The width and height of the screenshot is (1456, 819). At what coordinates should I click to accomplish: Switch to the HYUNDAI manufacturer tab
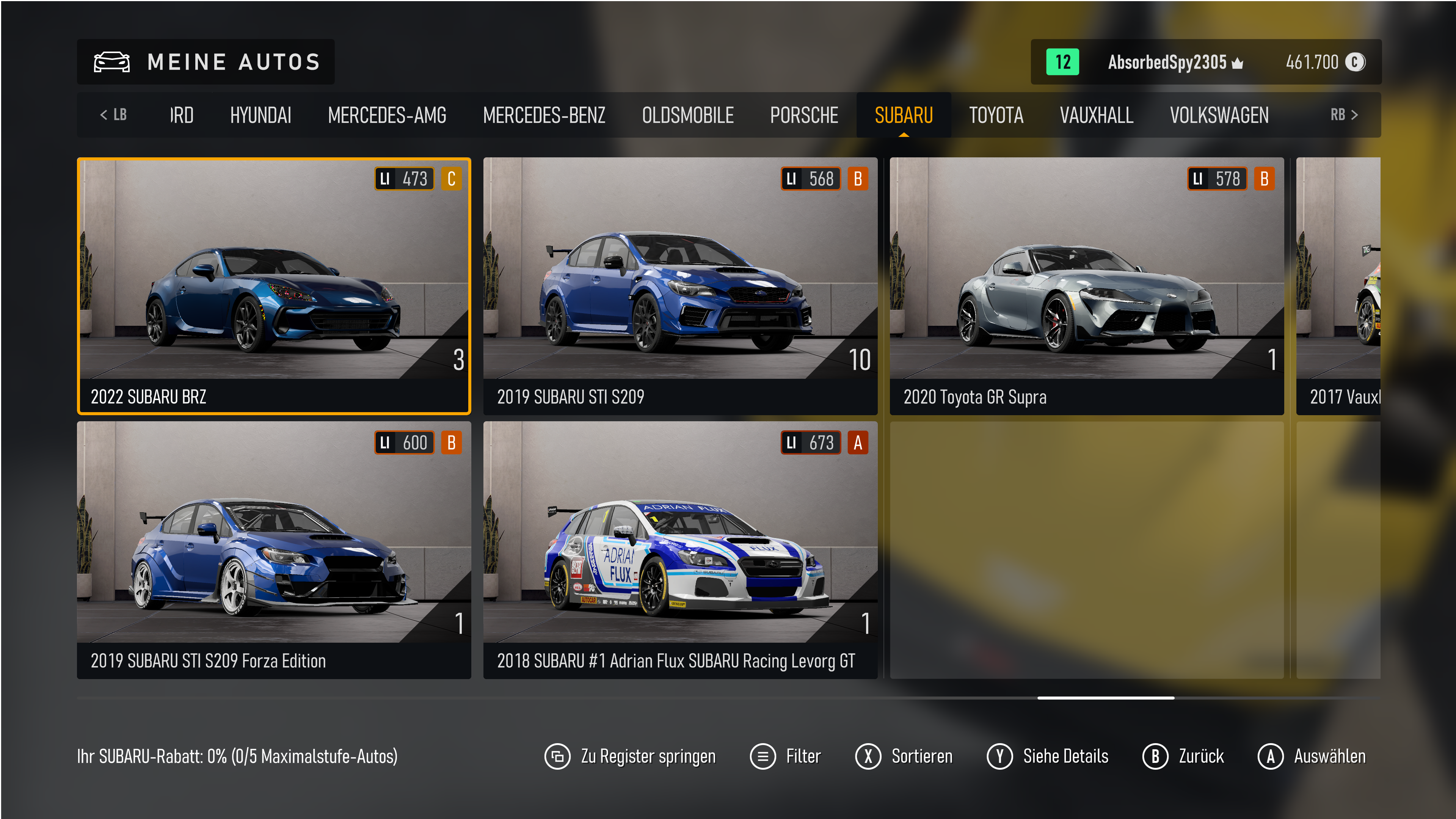[x=260, y=115]
